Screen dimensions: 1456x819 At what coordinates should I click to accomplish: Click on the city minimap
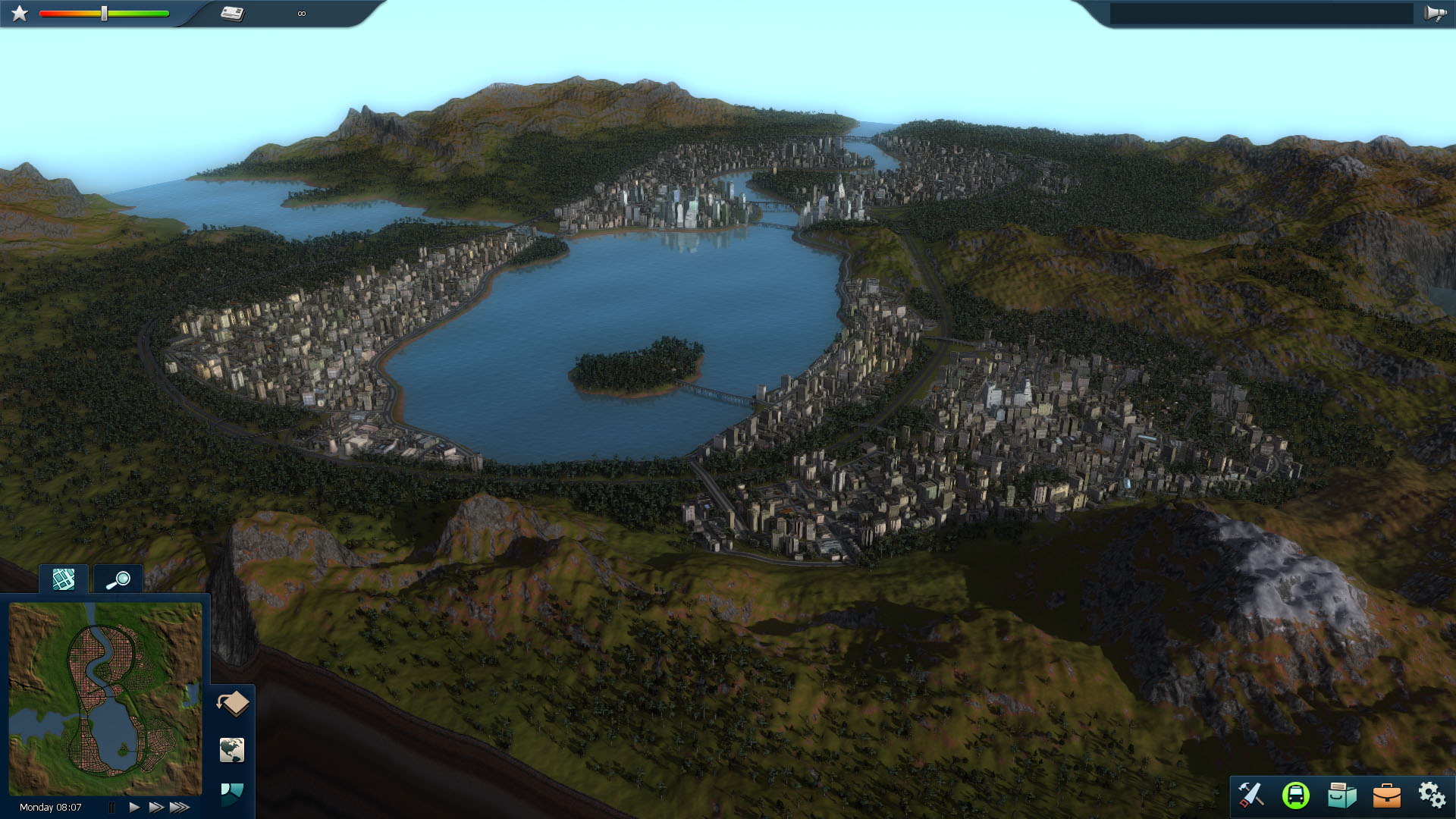click(x=105, y=698)
